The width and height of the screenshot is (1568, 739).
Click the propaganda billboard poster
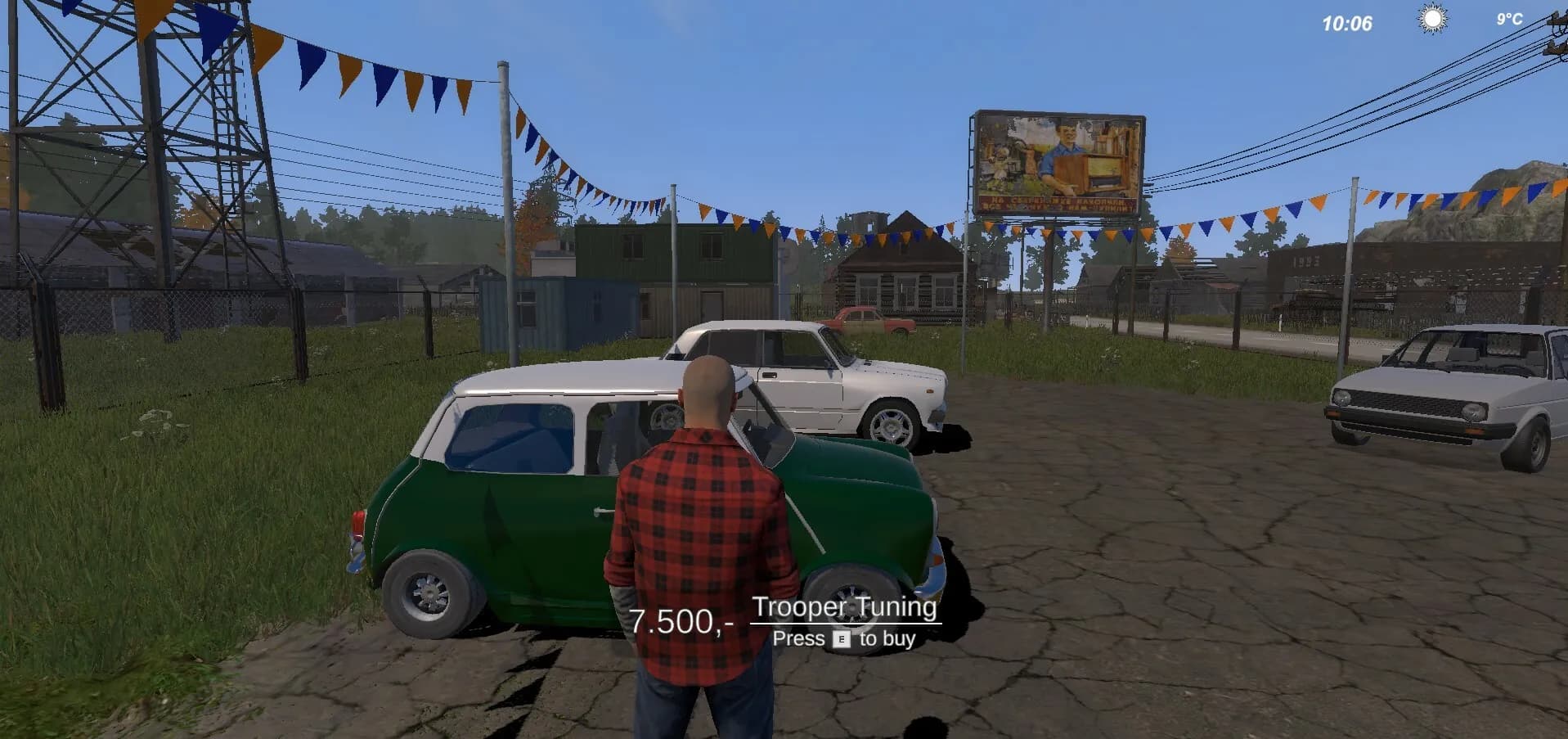1059,160
